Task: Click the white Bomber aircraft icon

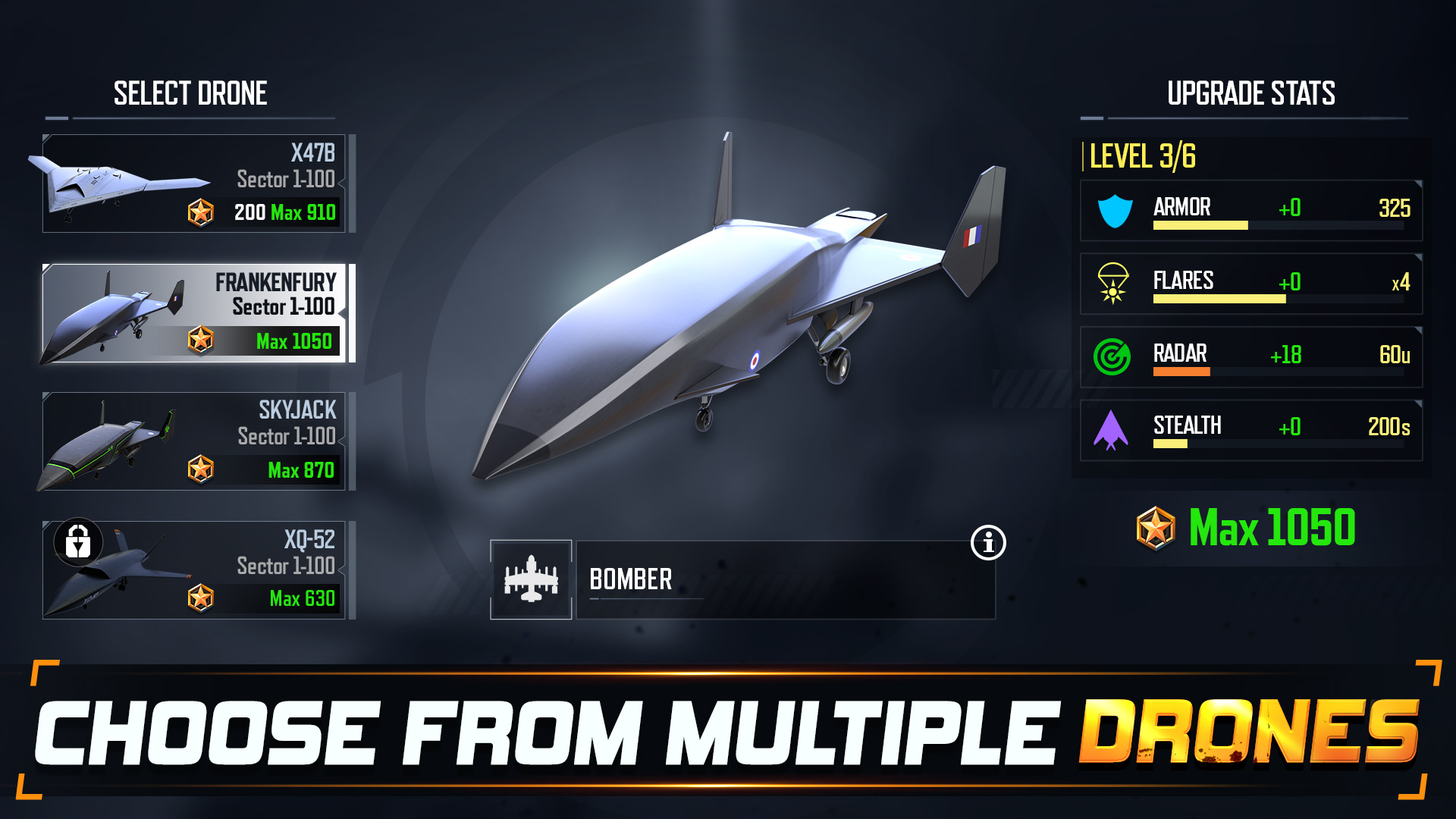Action: (x=531, y=580)
